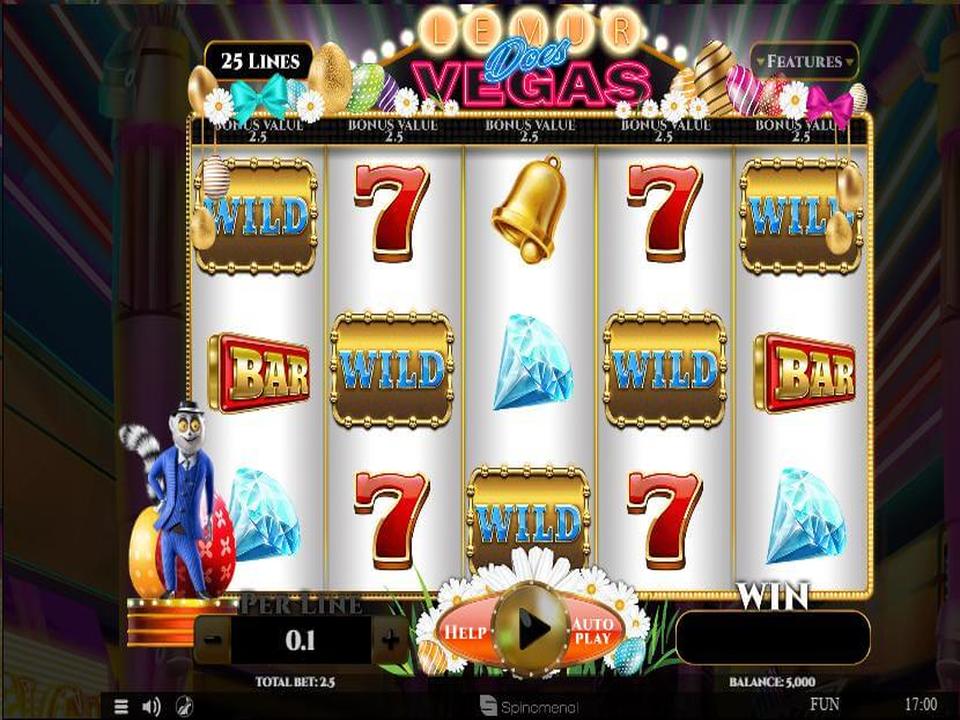This screenshot has height=720, width=960.
Task: Open the Help screen
Action: point(465,632)
